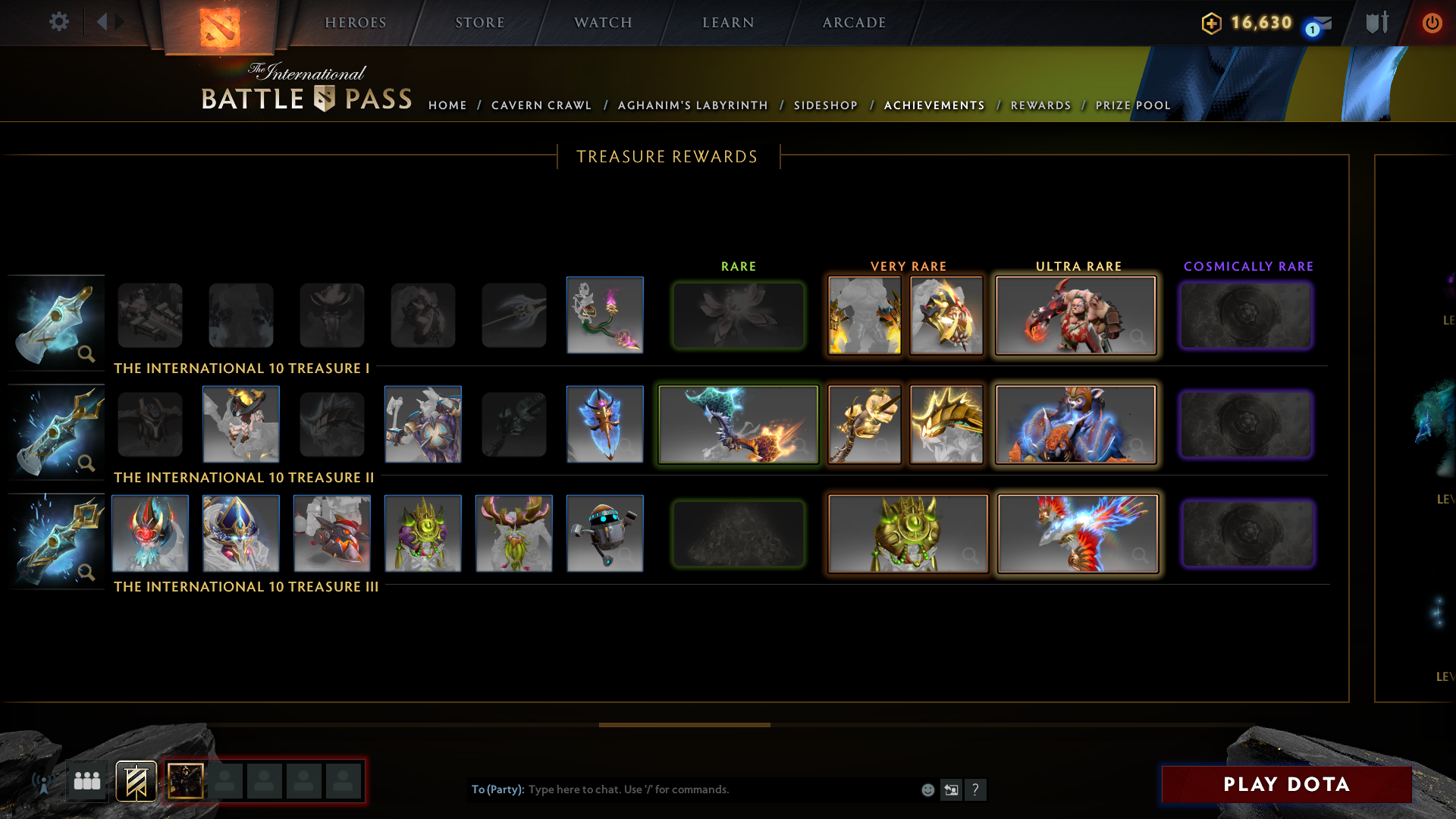The width and height of the screenshot is (1456, 819).
Task: Click the Dota 2 logo home button
Action: pyautogui.click(x=220, y=27)
